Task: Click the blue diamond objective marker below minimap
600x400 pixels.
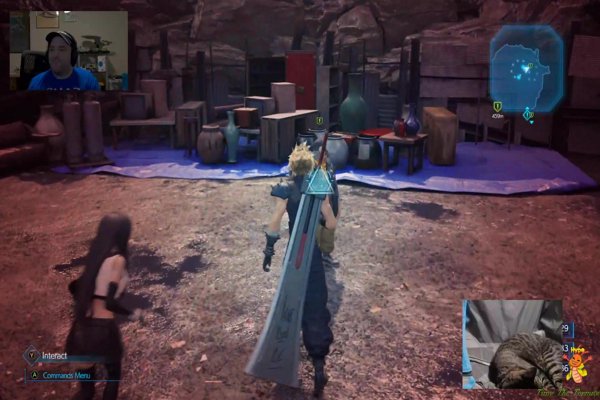Action: coord(529,115)
